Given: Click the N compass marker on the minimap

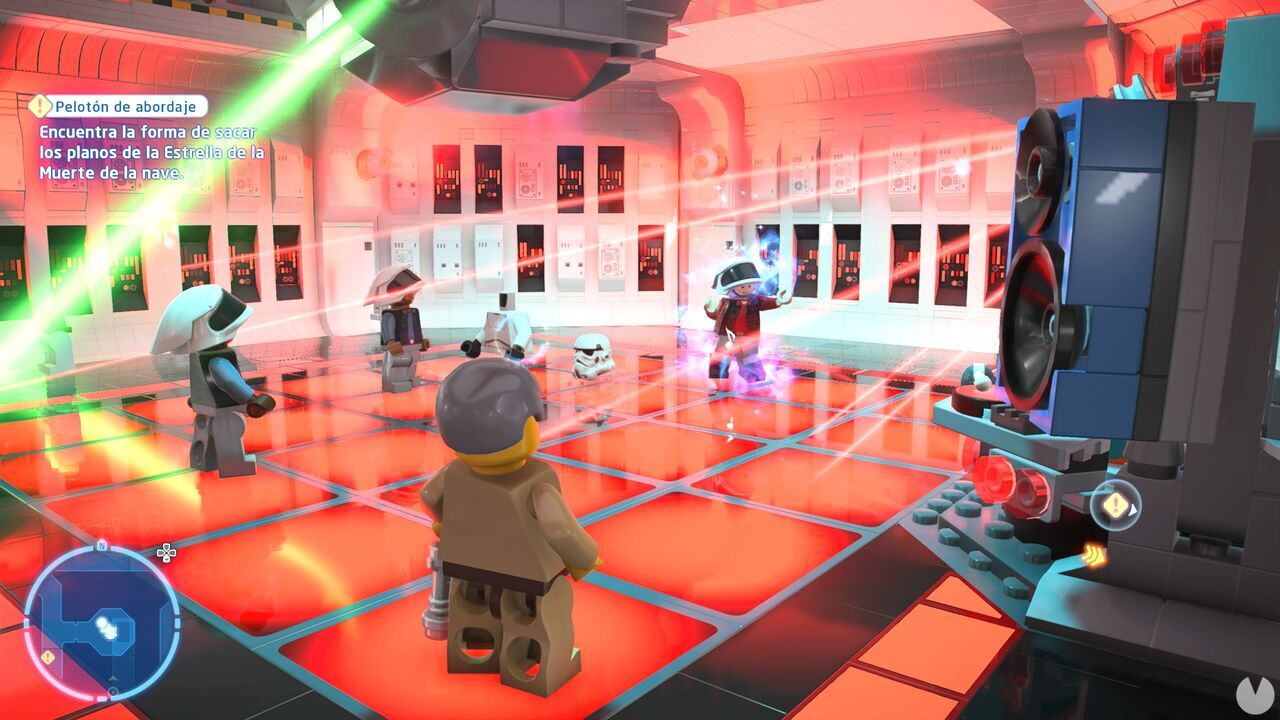Looking at the screenshot, I should tap(102, 546).
